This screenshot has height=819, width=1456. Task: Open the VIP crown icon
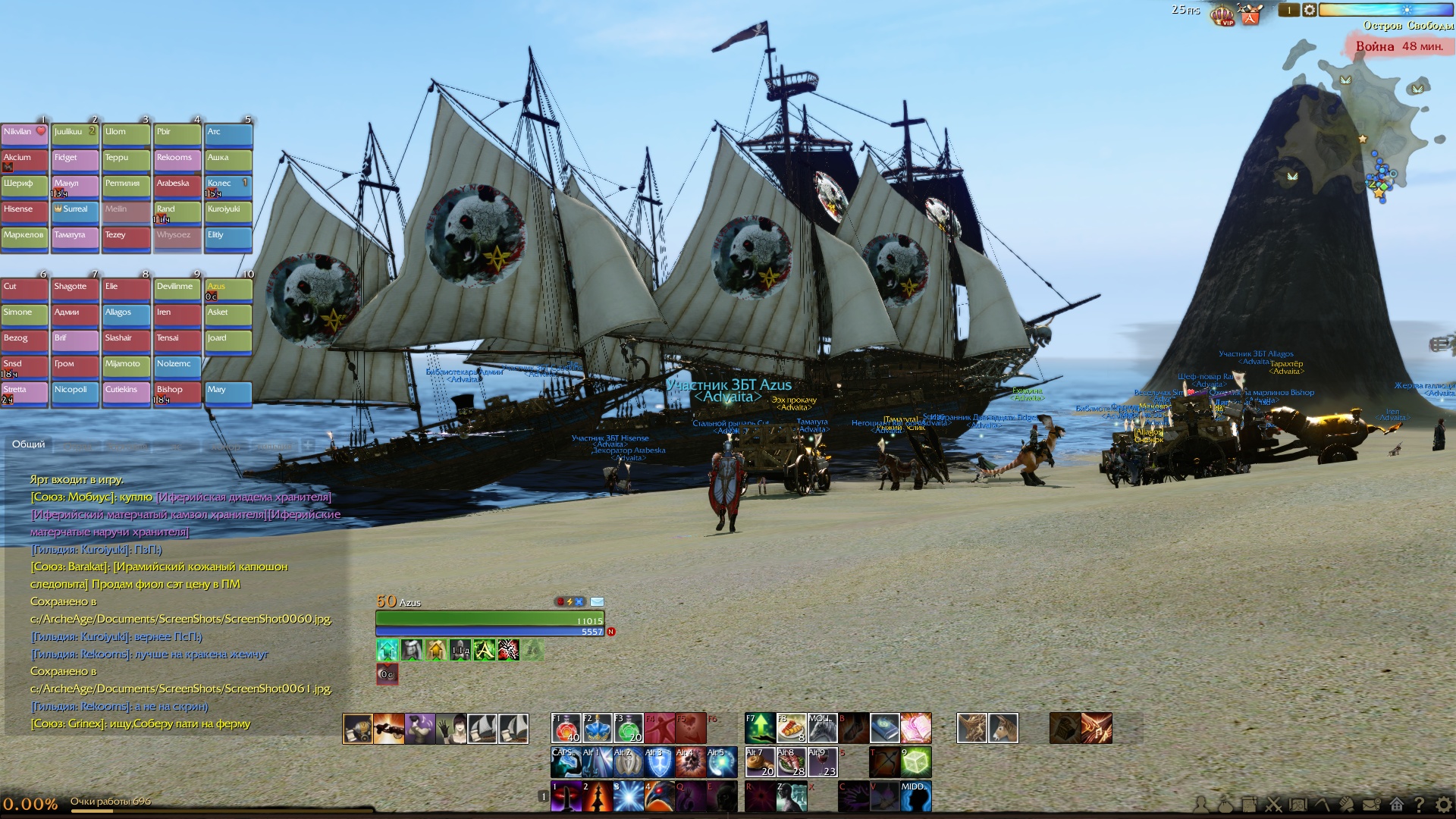[x=1222, y=14]
